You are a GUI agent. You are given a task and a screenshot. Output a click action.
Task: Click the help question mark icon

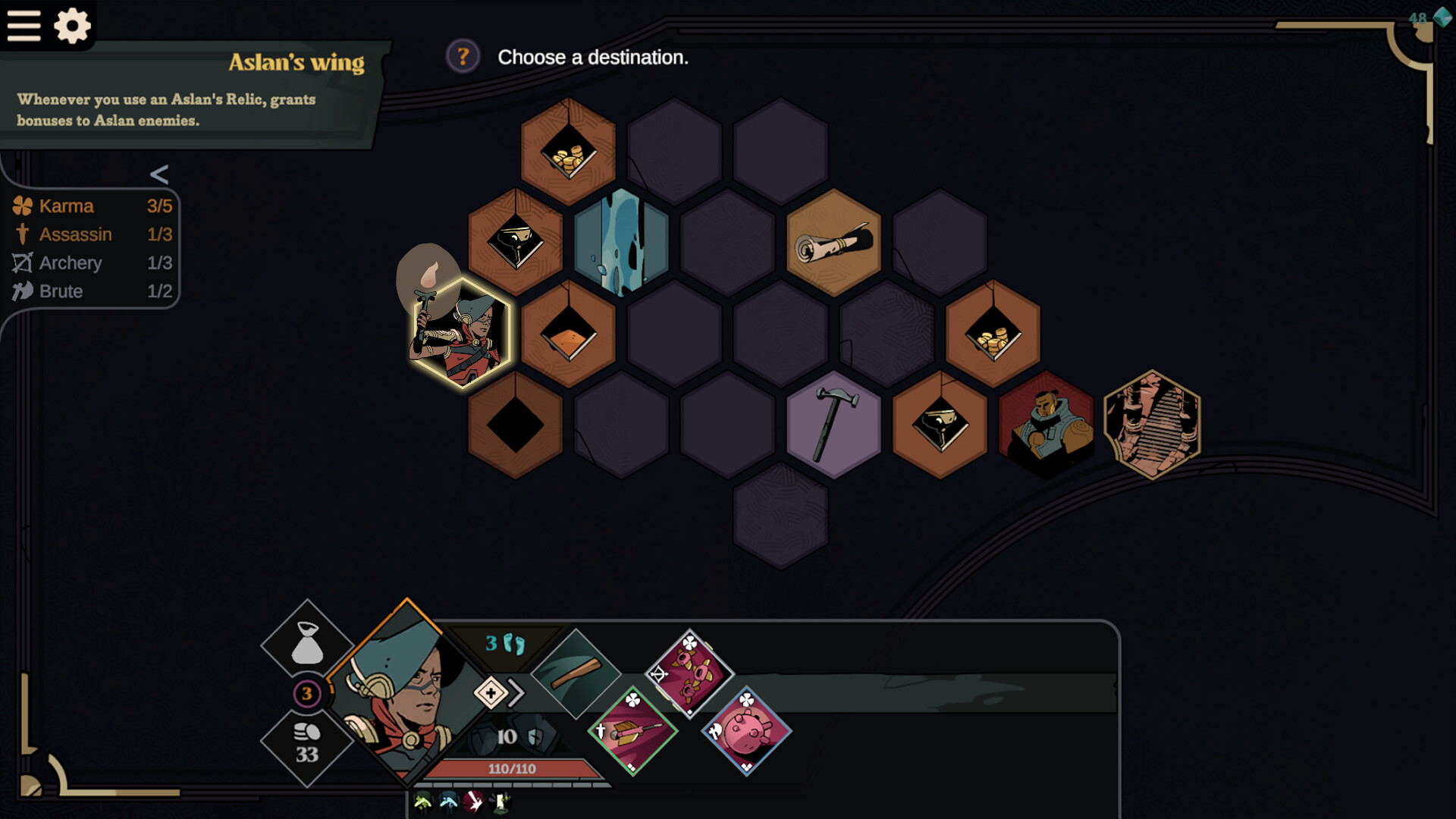464,55
